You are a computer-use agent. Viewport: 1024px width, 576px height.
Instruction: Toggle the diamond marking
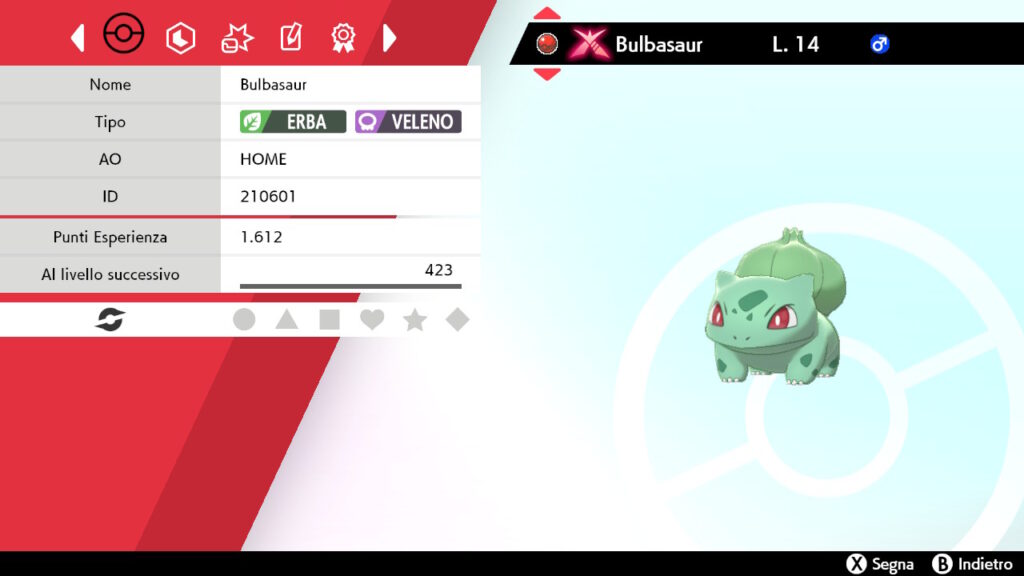[457, 320]
